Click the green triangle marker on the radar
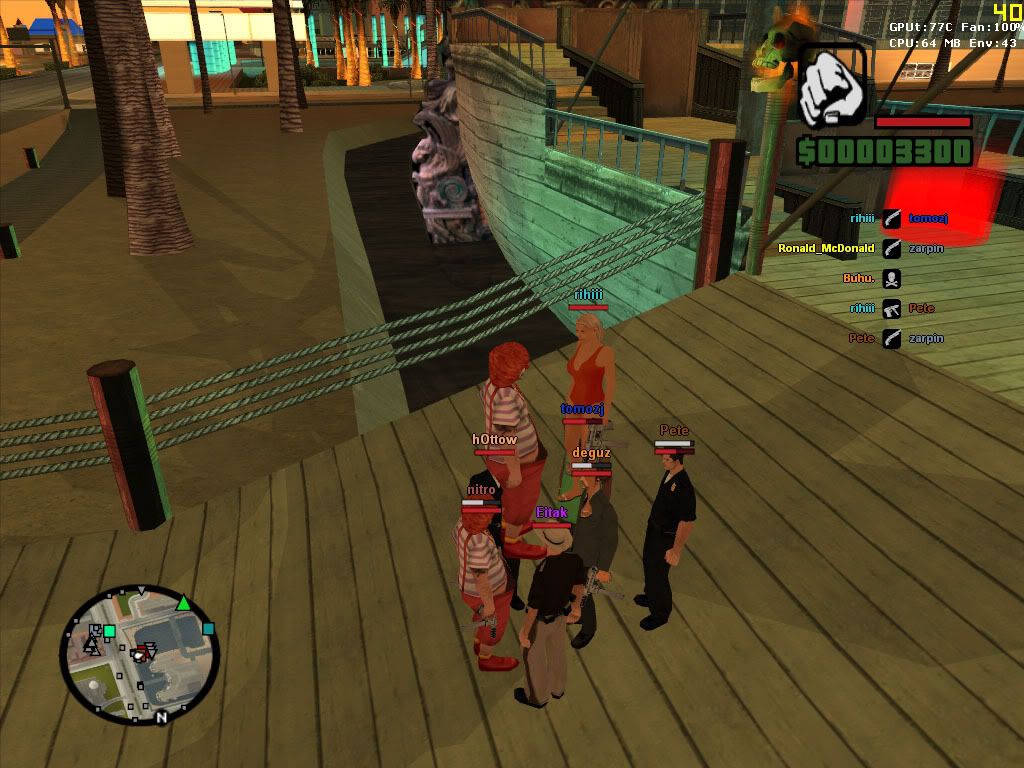 [x=183, y=602]
